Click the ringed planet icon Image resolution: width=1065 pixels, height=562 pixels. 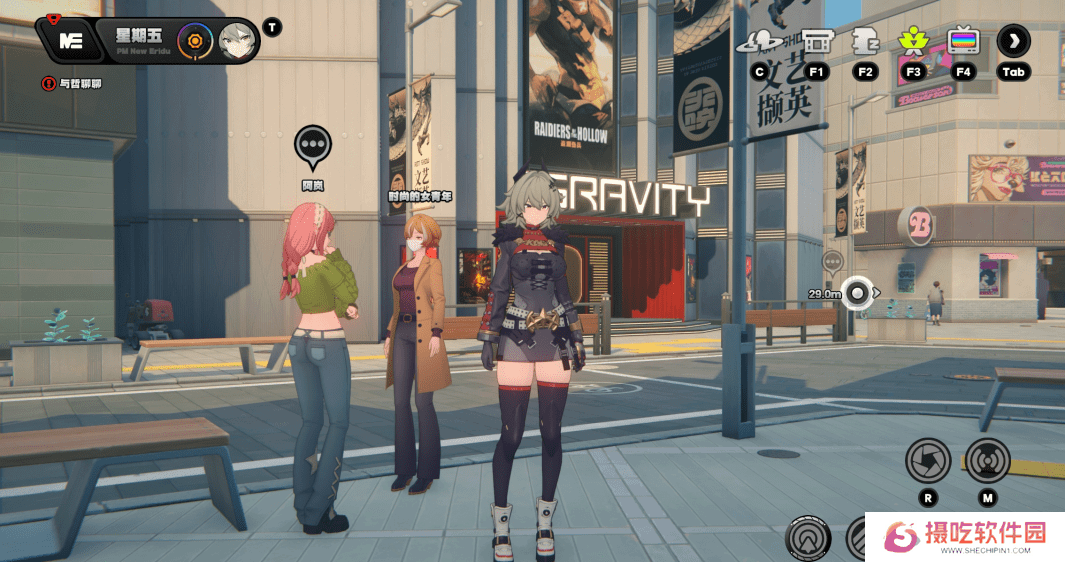click(x=760, y=42)
